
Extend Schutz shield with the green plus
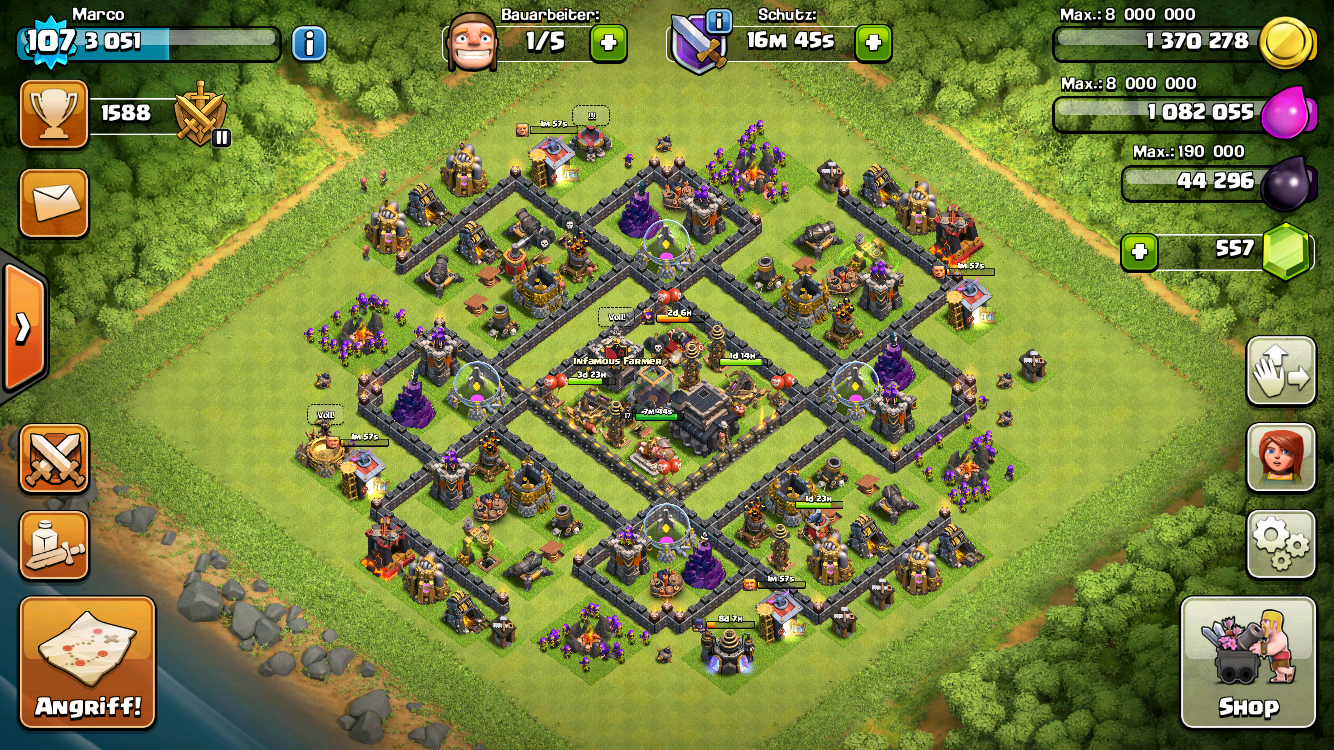872,43
